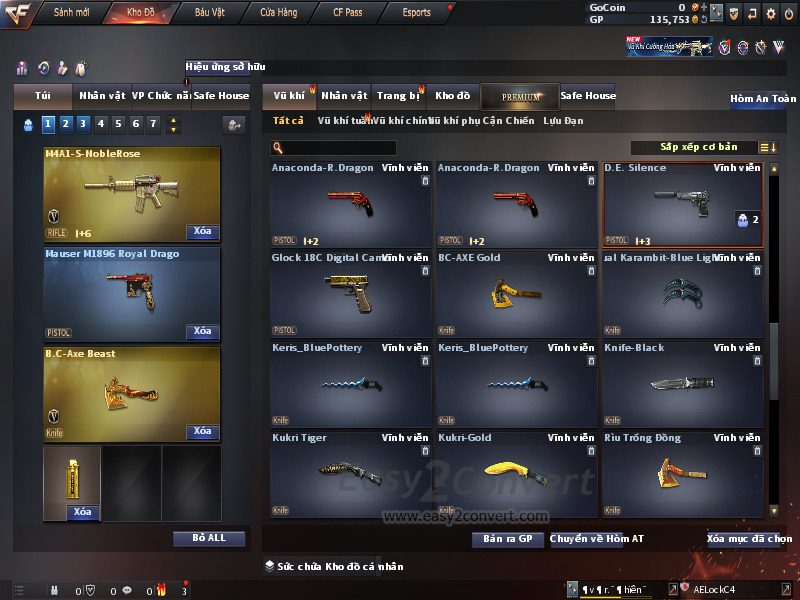Filter weapons by Lựu Đạn

pyautogui.click(x=563, y=121)
